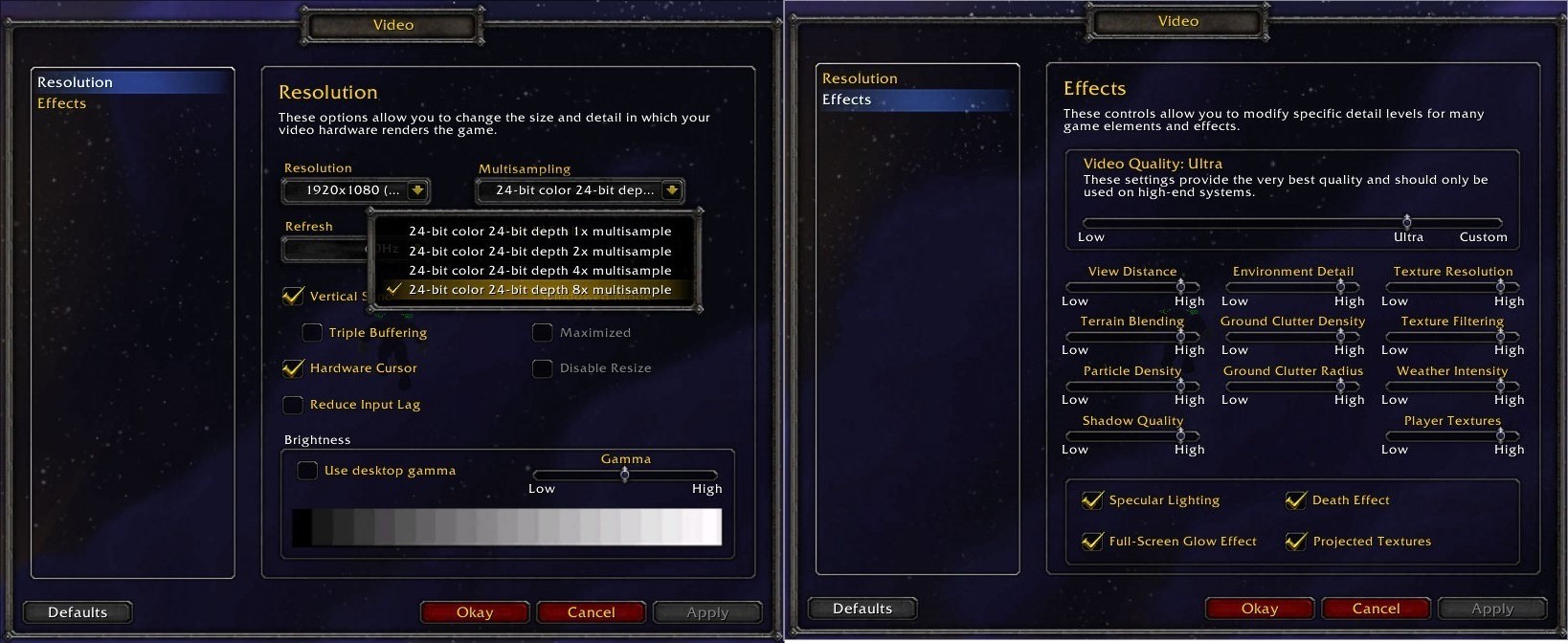Tick the Use desktop gamma checkbox

pyautogui.click(x=307, y=471)
